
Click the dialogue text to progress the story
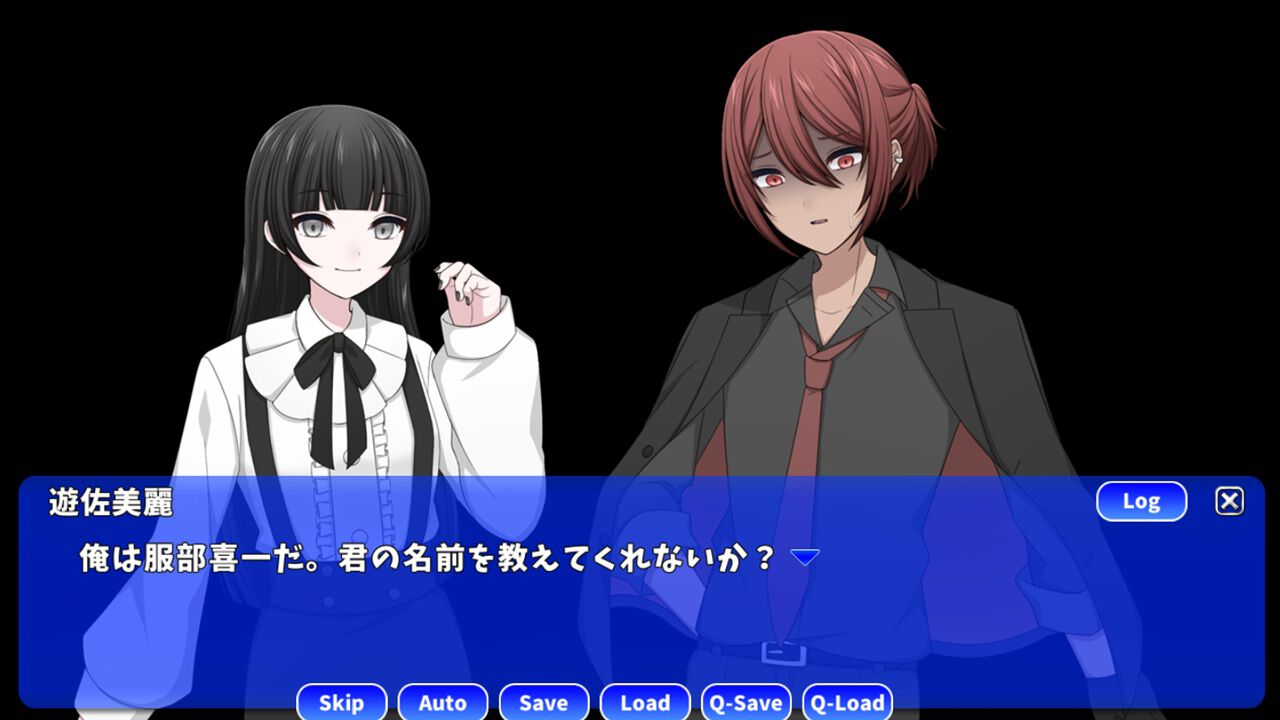(420, 555)
